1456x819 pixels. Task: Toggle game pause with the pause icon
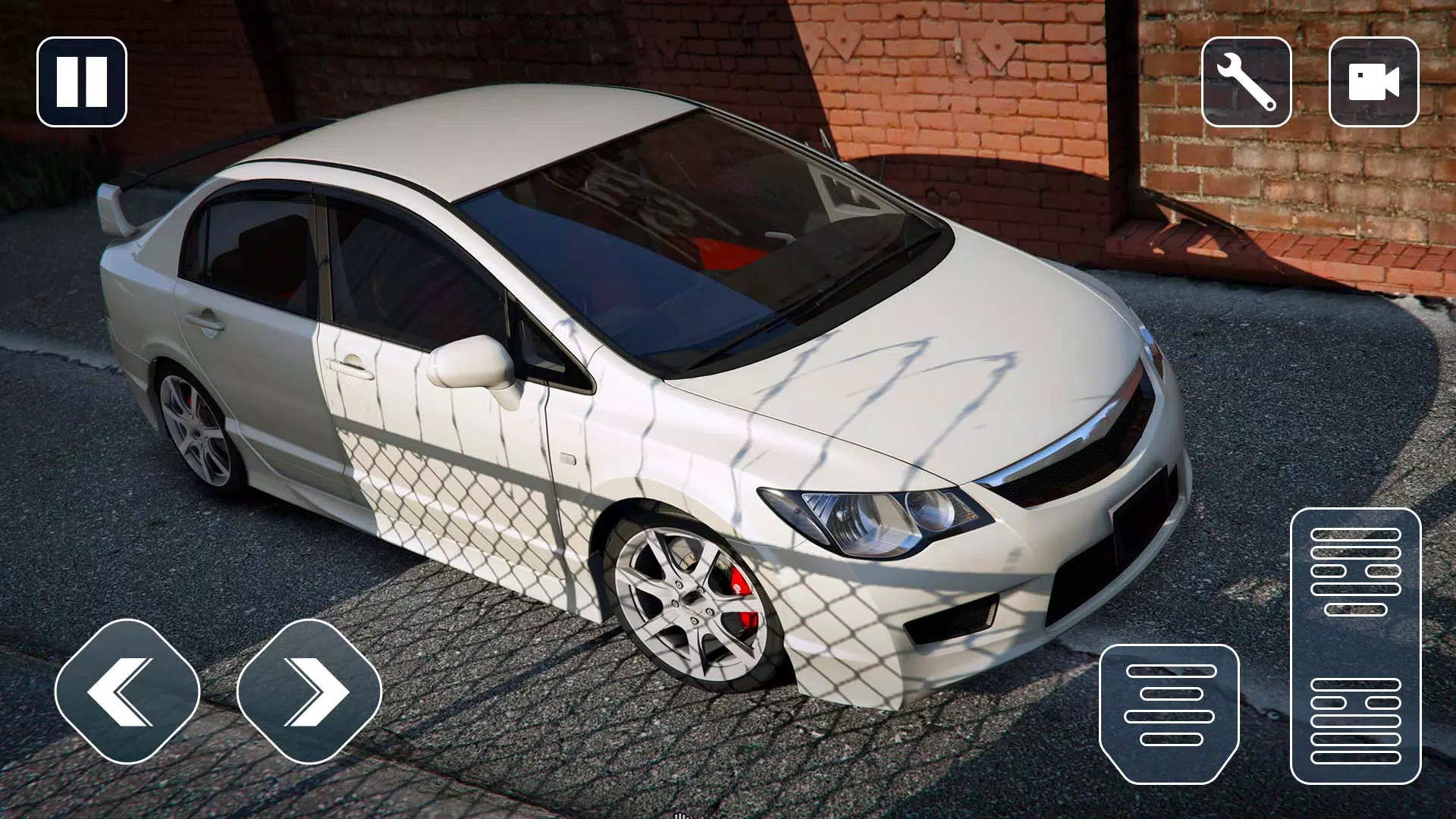tap(81, 82)
